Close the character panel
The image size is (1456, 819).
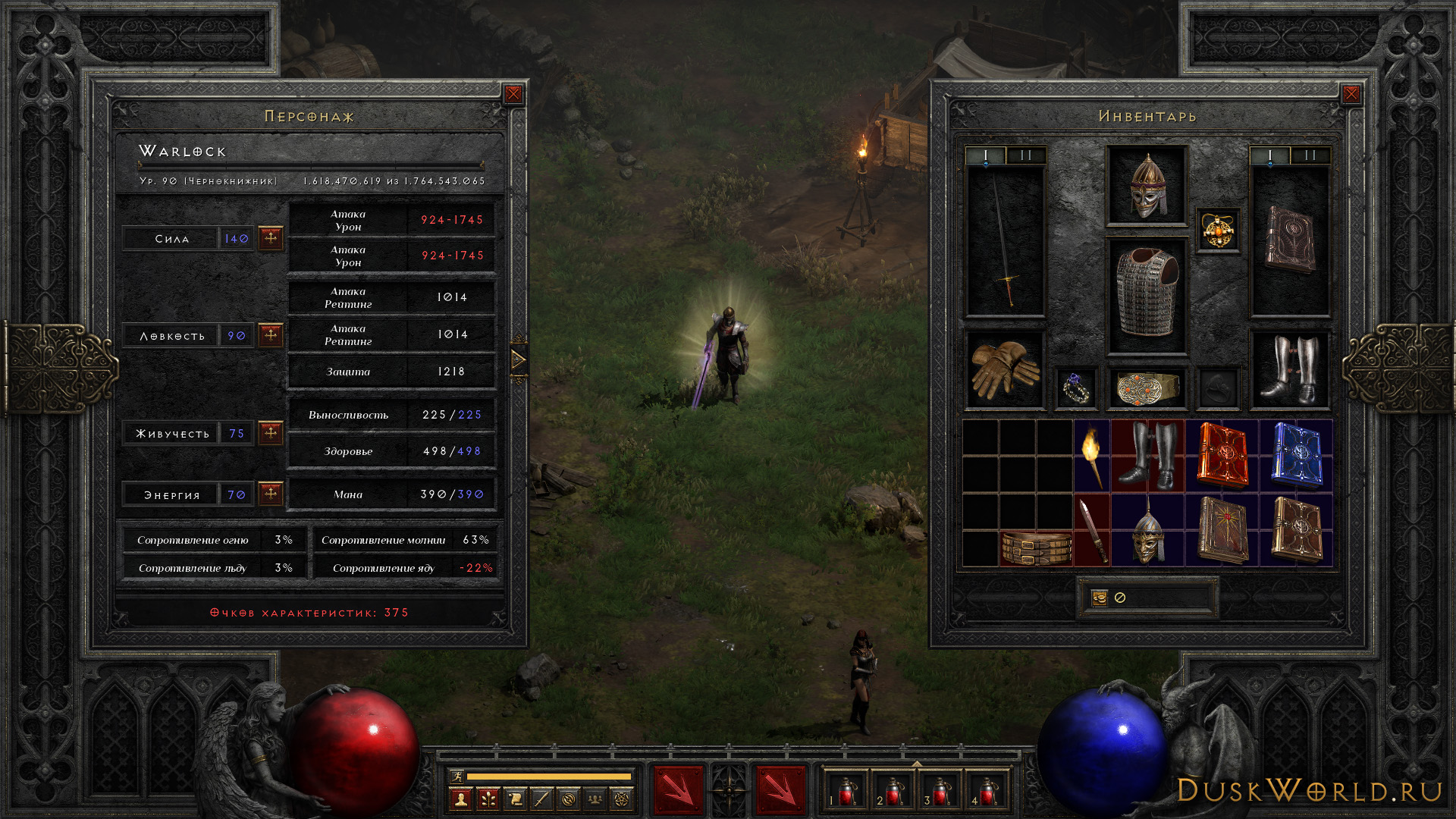coord(513,94)
